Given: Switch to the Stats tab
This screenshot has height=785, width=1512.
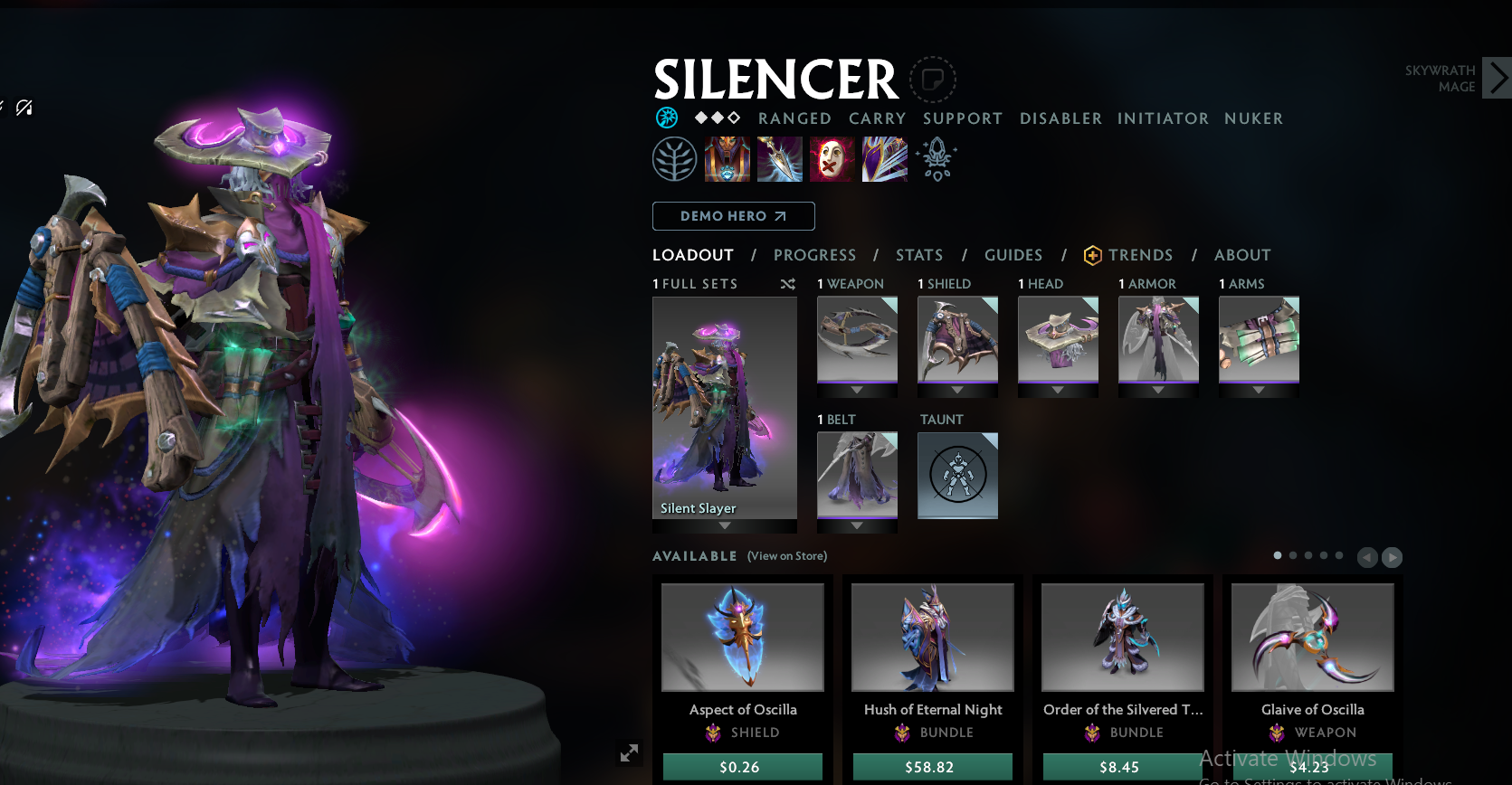Looking at the screenshot, I should click(919, 255).
